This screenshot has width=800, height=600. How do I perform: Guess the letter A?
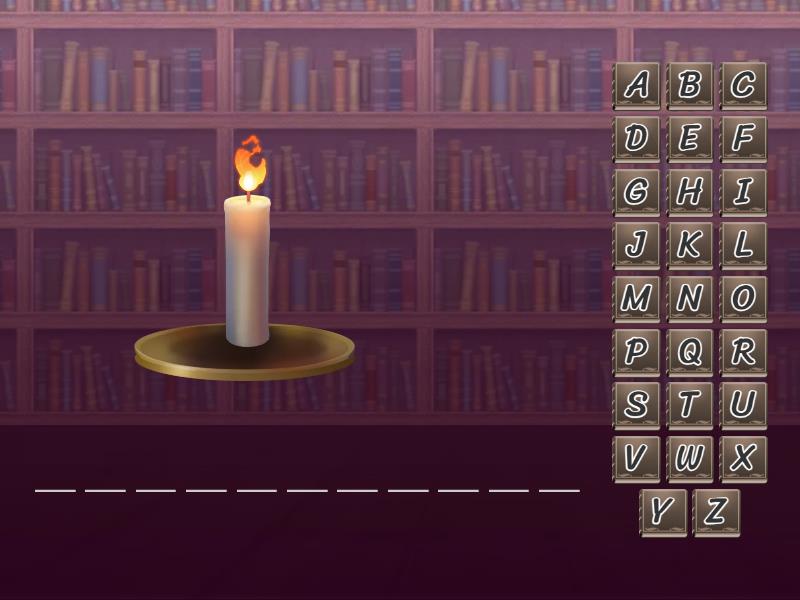[636, 86]
